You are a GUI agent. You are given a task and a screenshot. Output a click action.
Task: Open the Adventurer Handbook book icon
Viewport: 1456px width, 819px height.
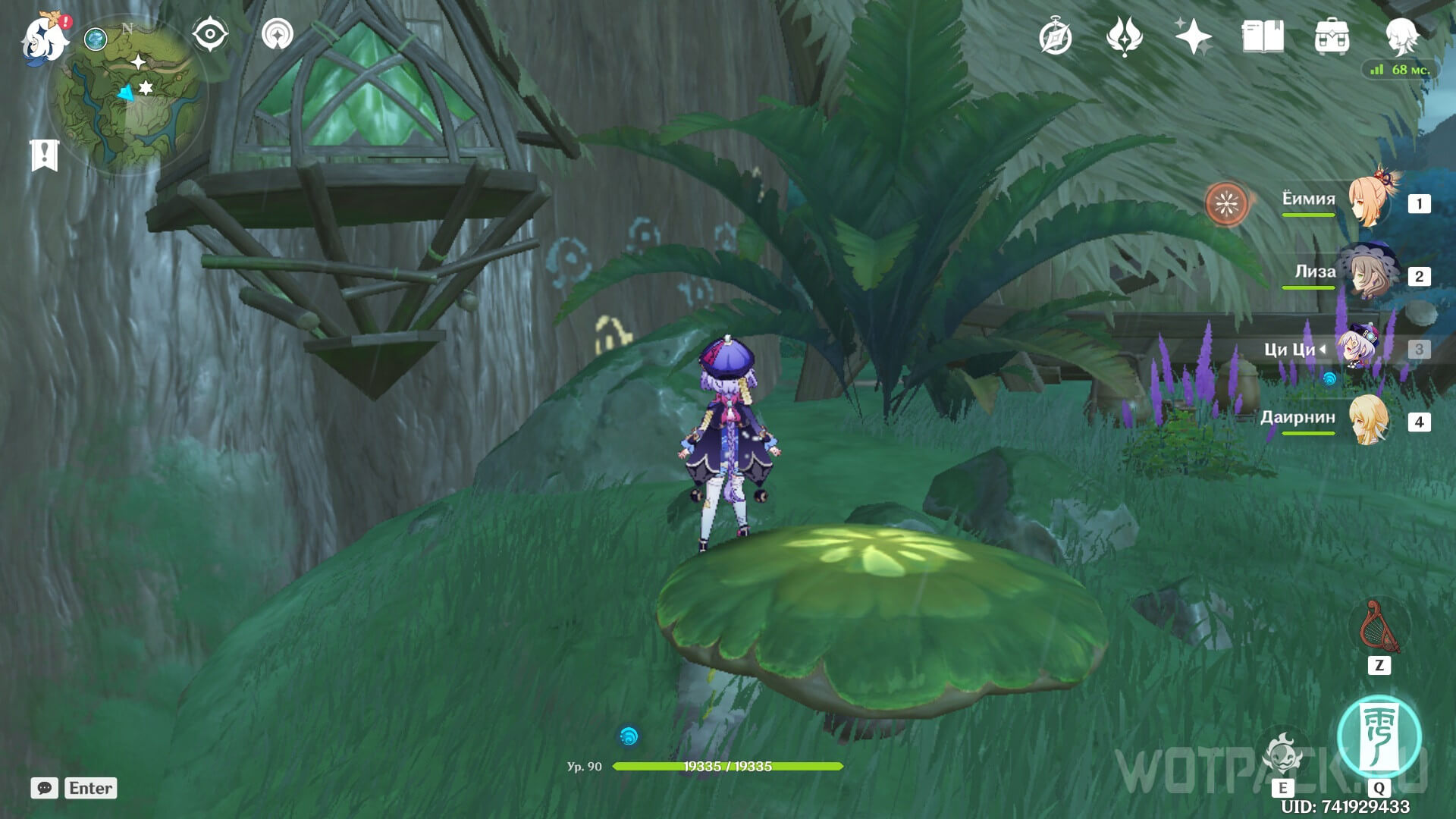[x=1263, y=36]
